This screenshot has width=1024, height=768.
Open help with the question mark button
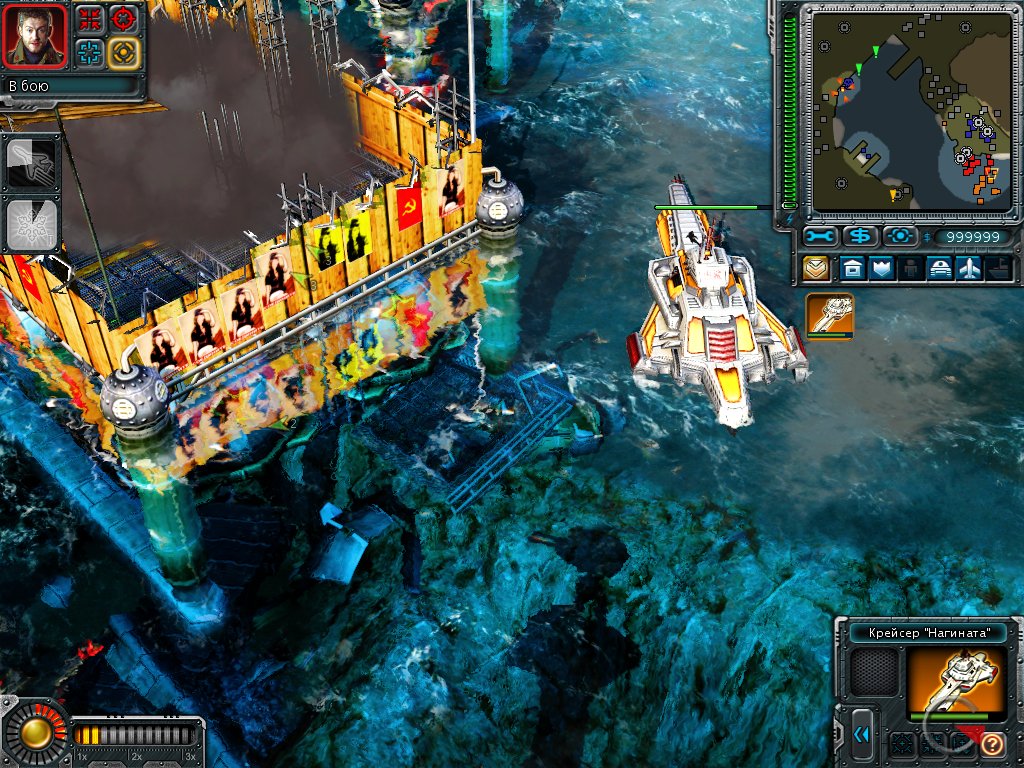tap(992, 744)
